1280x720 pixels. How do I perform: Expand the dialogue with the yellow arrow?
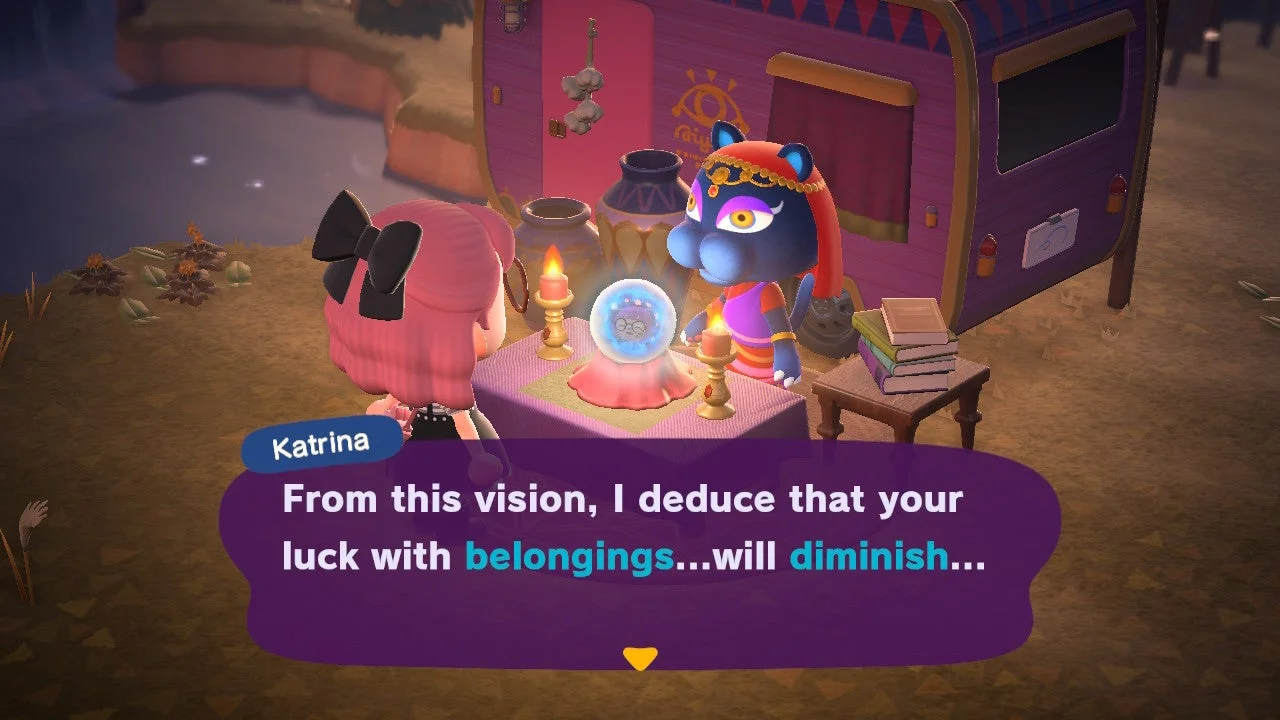640,657
